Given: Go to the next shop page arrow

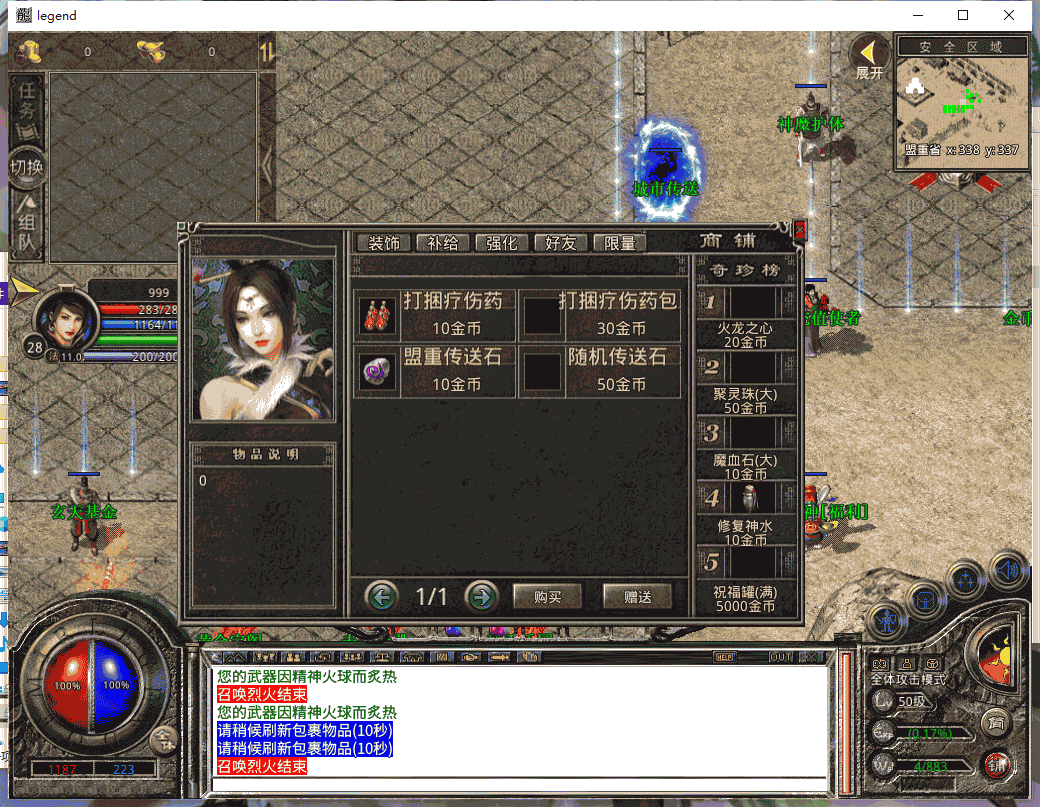Looking at the screenshot, I should (x=482, y=596).
